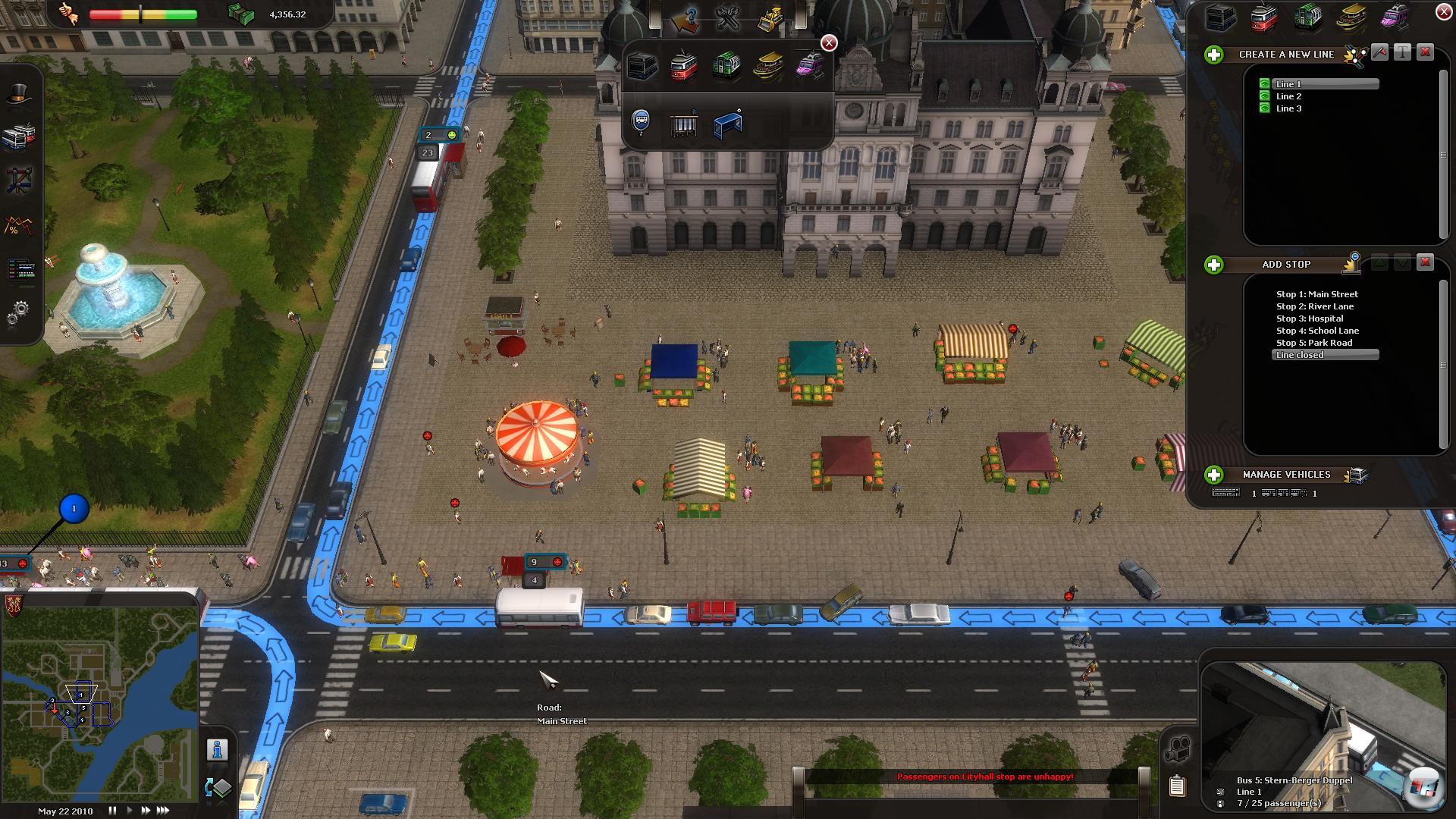Select Line 2 in the lines list
Viewport: 1456px width, 819px height.
(x=1288, y=96)
